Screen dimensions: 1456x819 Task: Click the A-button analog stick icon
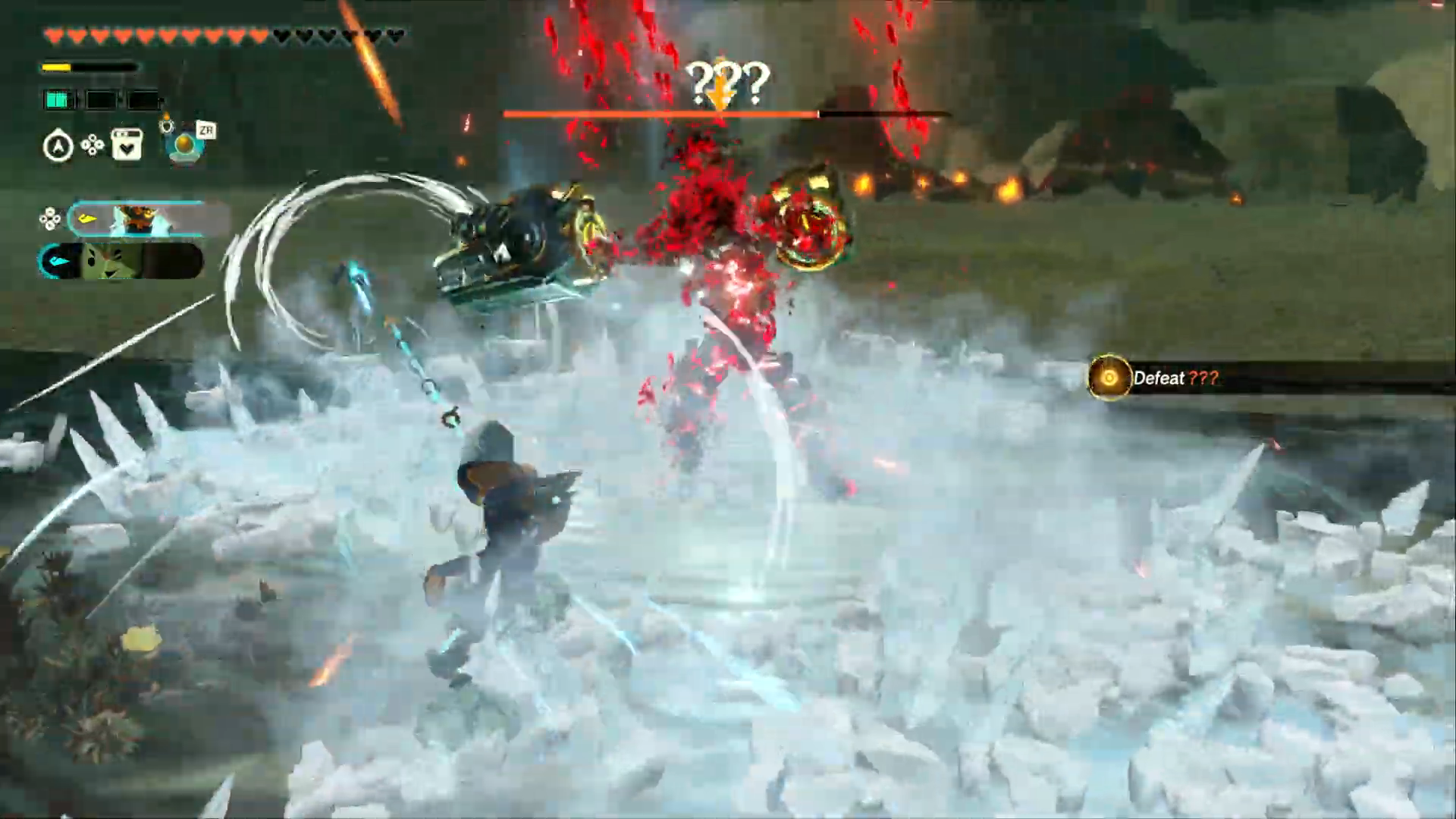coord(58,146)
